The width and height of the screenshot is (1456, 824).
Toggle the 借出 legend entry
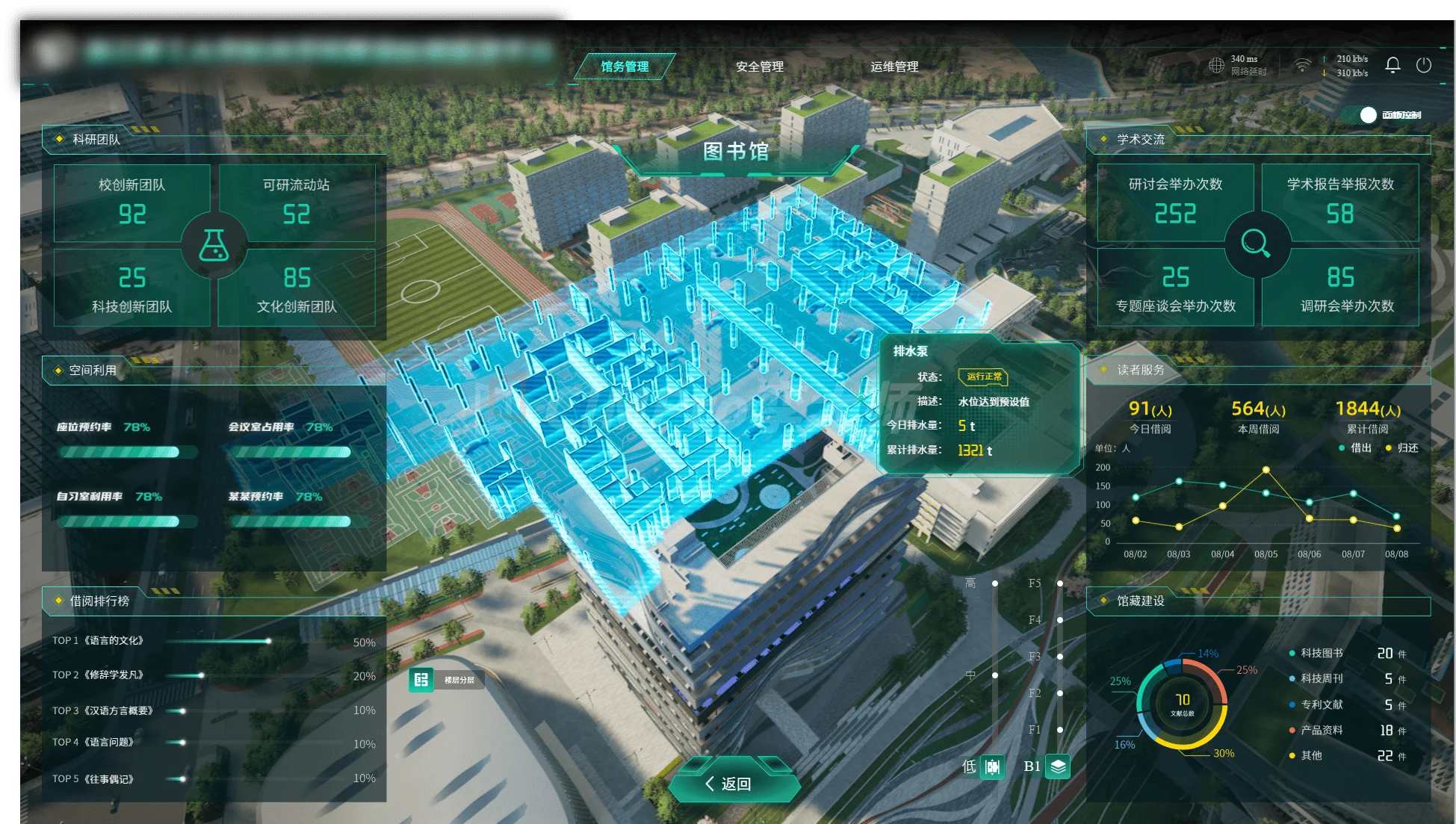[x=1355, y=448]
